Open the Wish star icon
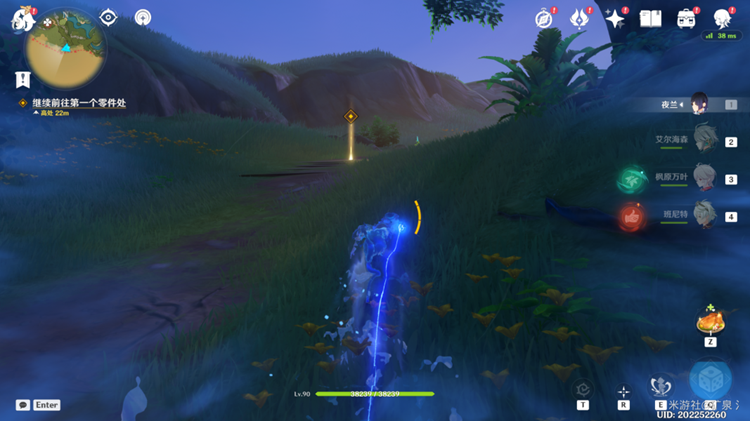Screen dimensions: 750x421 click(615, 18)
